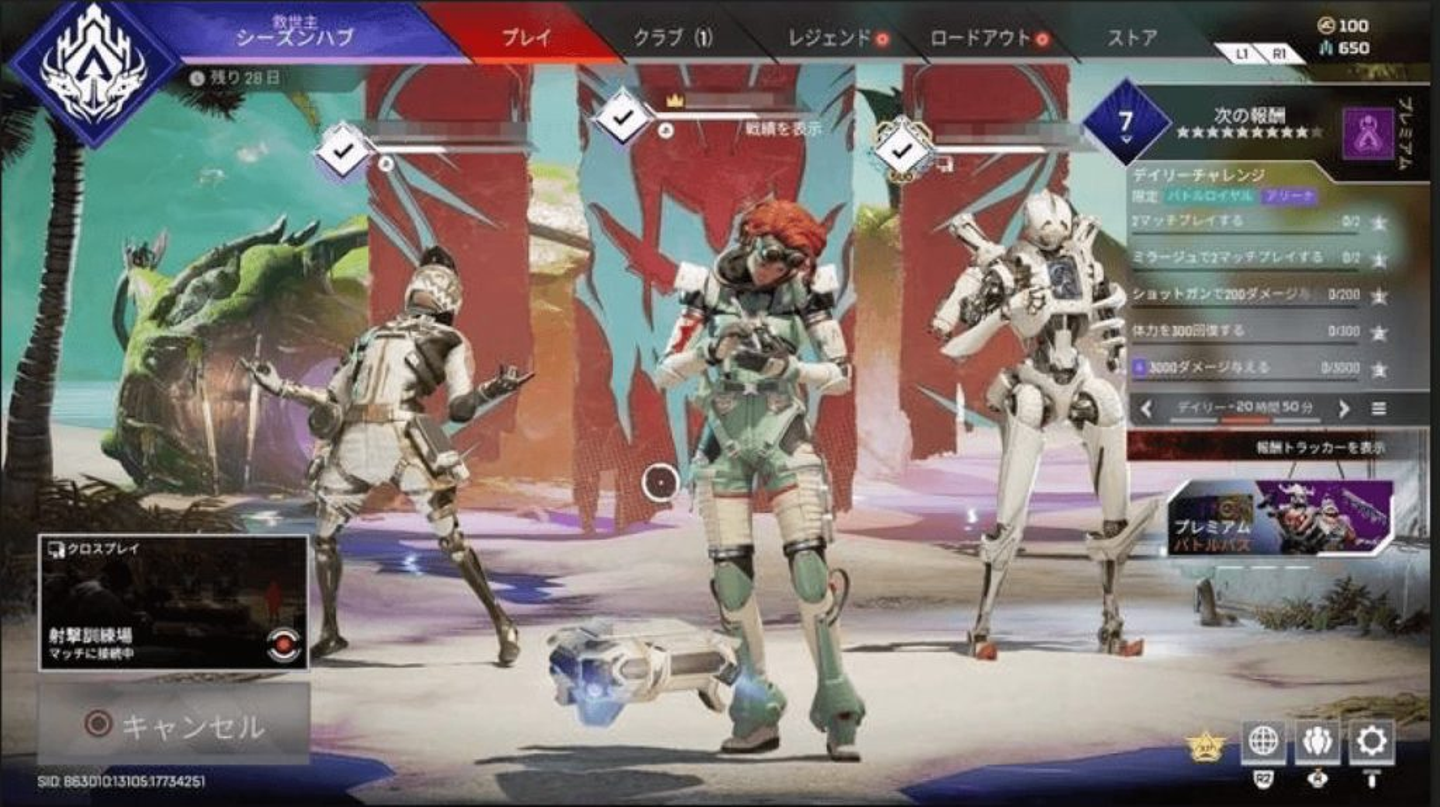Open settings with the gear icon
The height and width of the screenshot is (807, 1440).
coord(1371,741)
